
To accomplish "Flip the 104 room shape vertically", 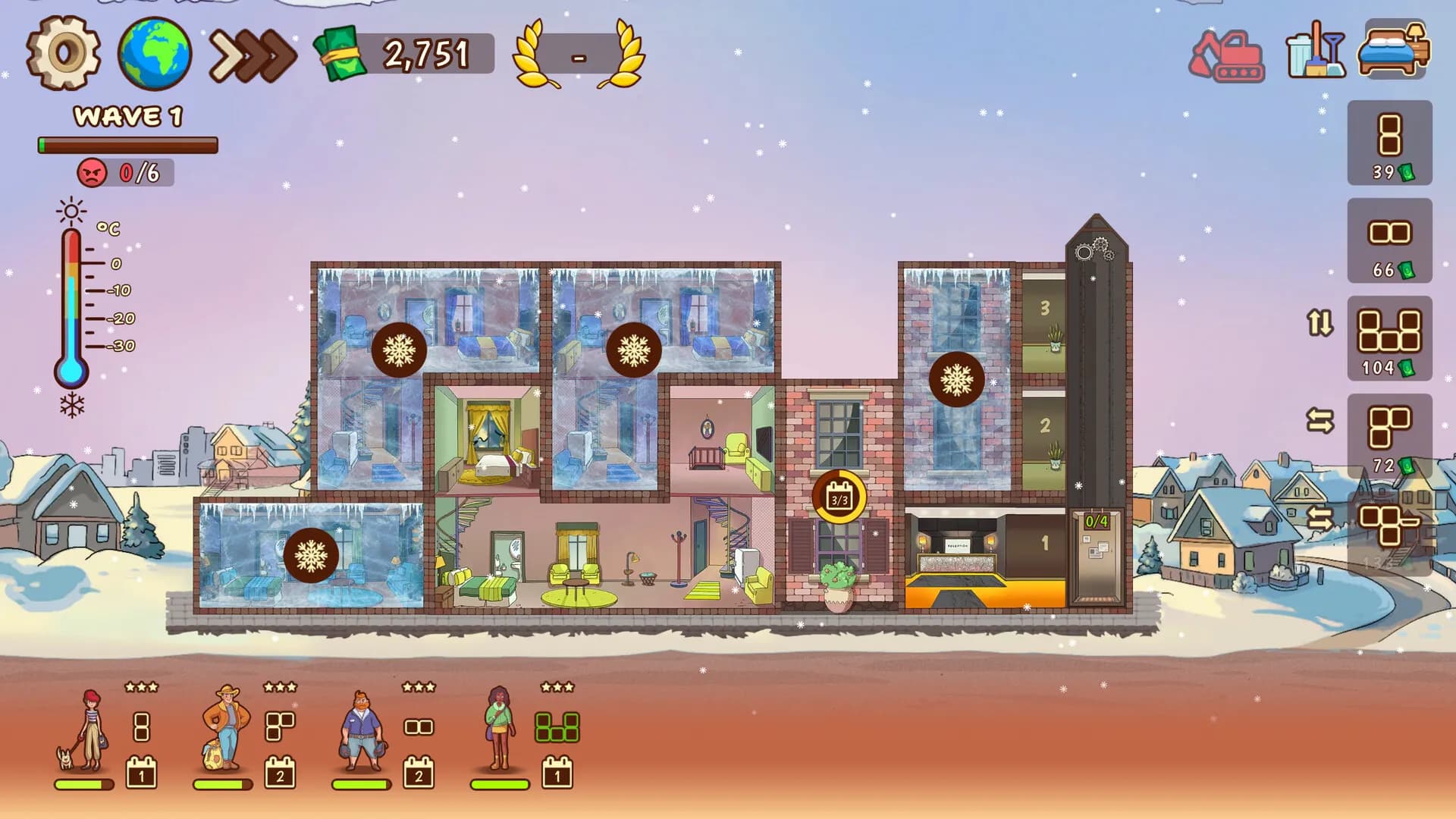I will click(x=1319, y=323).
